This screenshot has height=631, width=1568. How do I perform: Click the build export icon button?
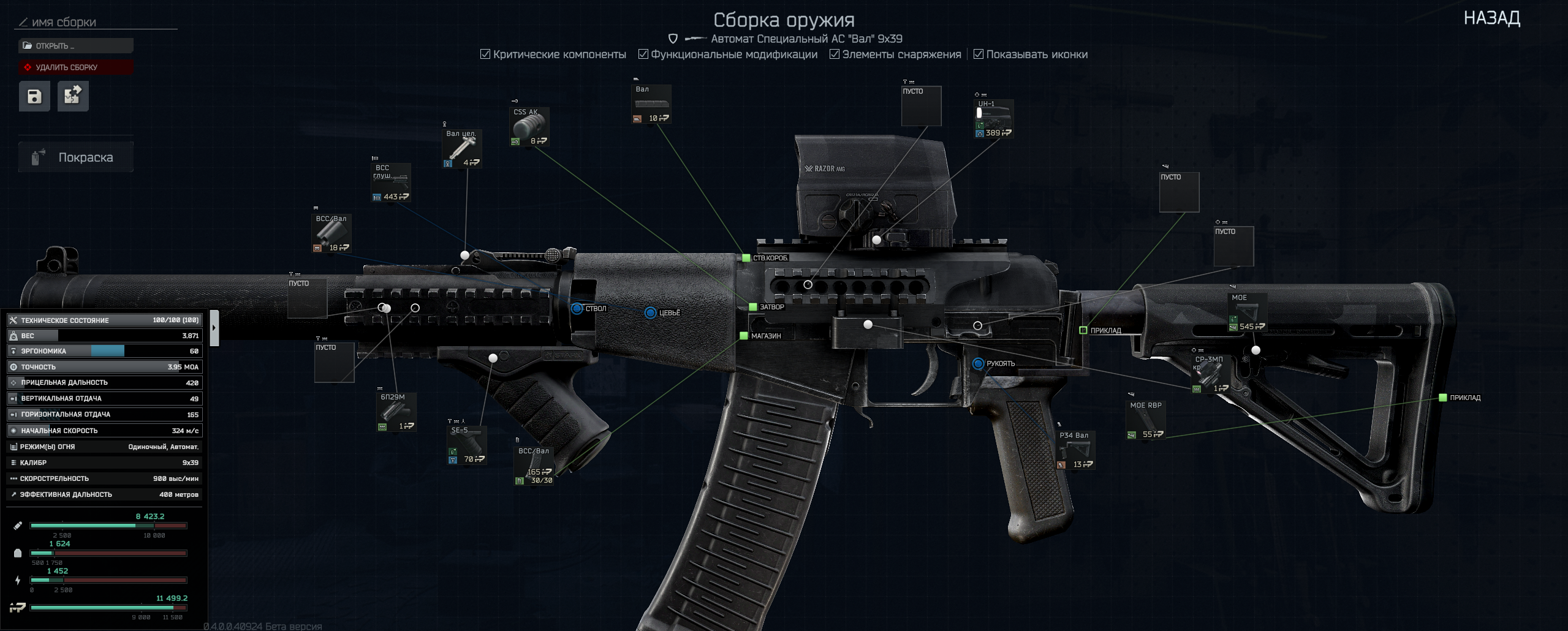73,96
